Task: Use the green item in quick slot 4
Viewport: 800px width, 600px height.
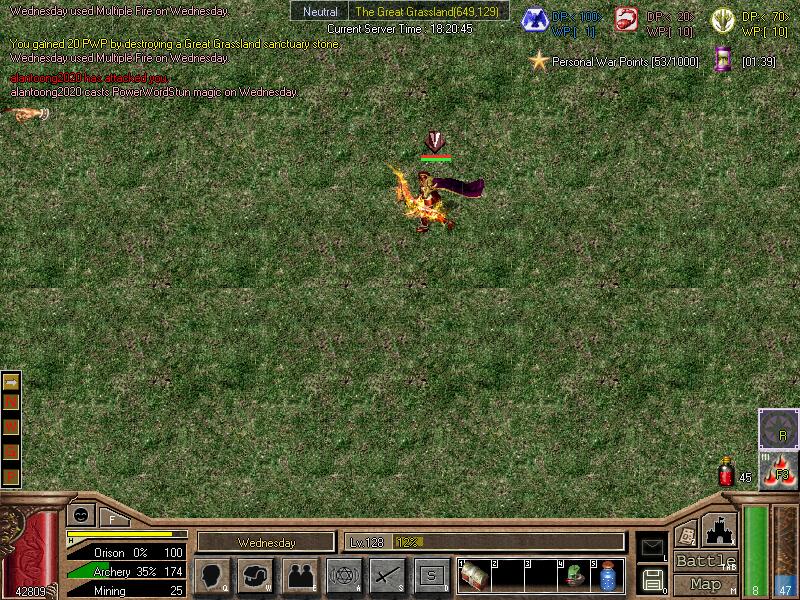Action: click(x=574, y=576)
